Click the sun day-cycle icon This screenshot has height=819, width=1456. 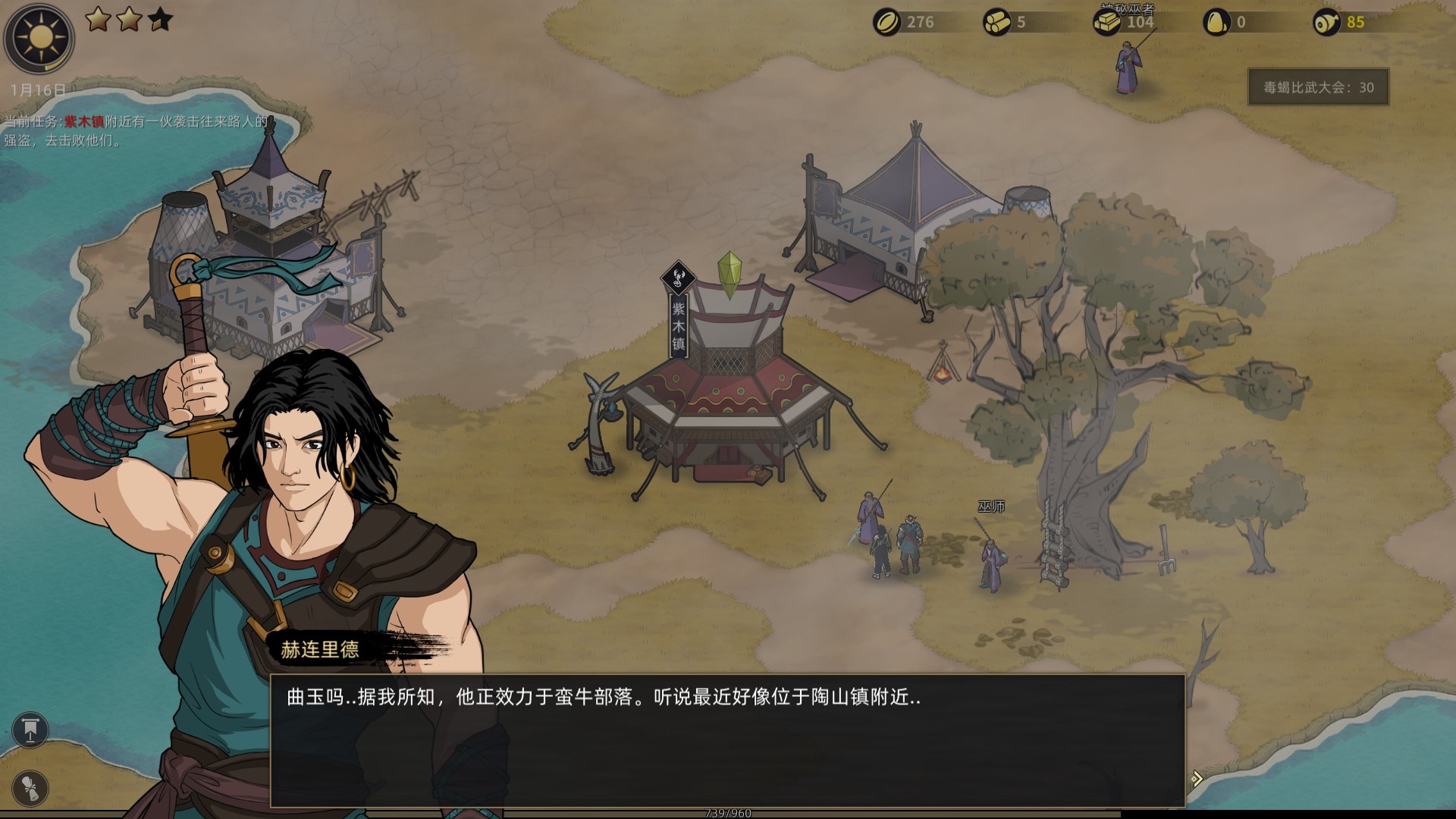(39, 37)
